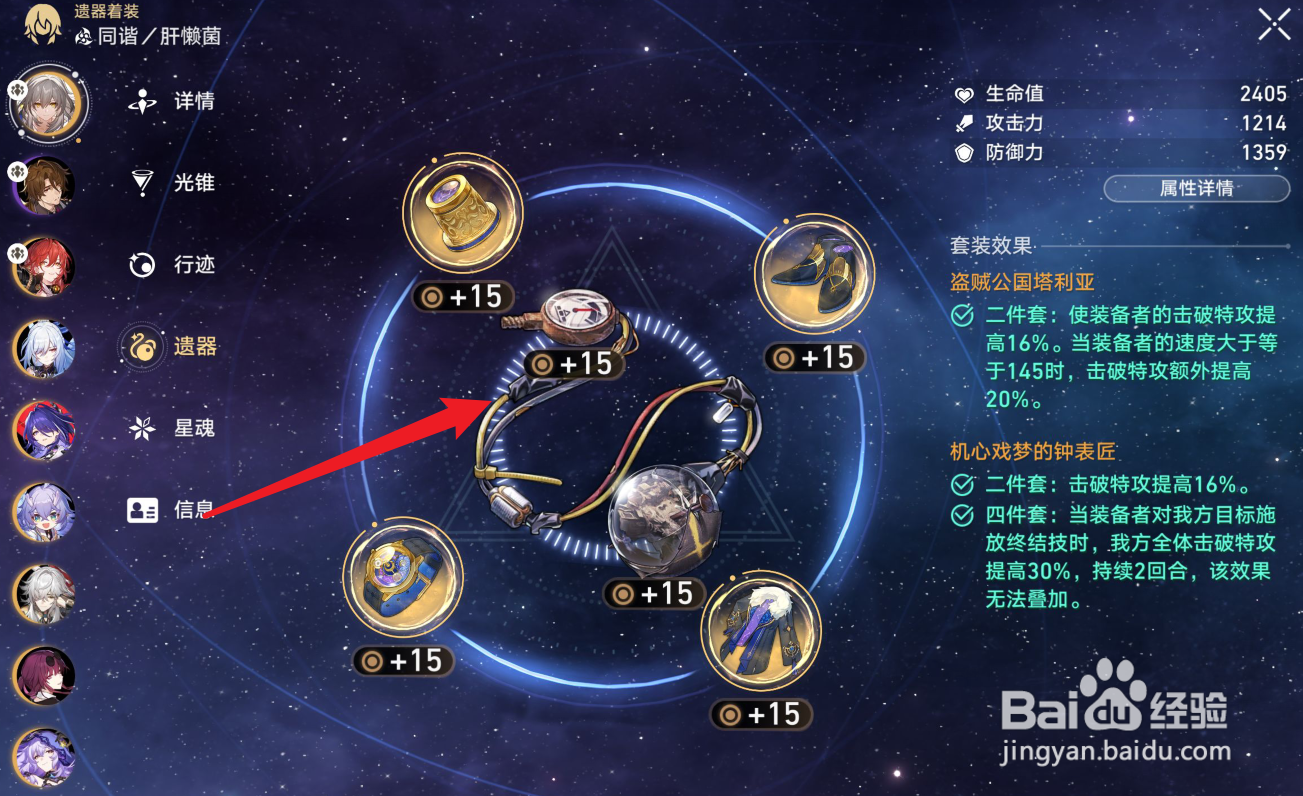Image resolution: width=1303 pixels, height=796 pixels.
Task: Open the 详情 (Details) navigation icon
Action: 140,100
